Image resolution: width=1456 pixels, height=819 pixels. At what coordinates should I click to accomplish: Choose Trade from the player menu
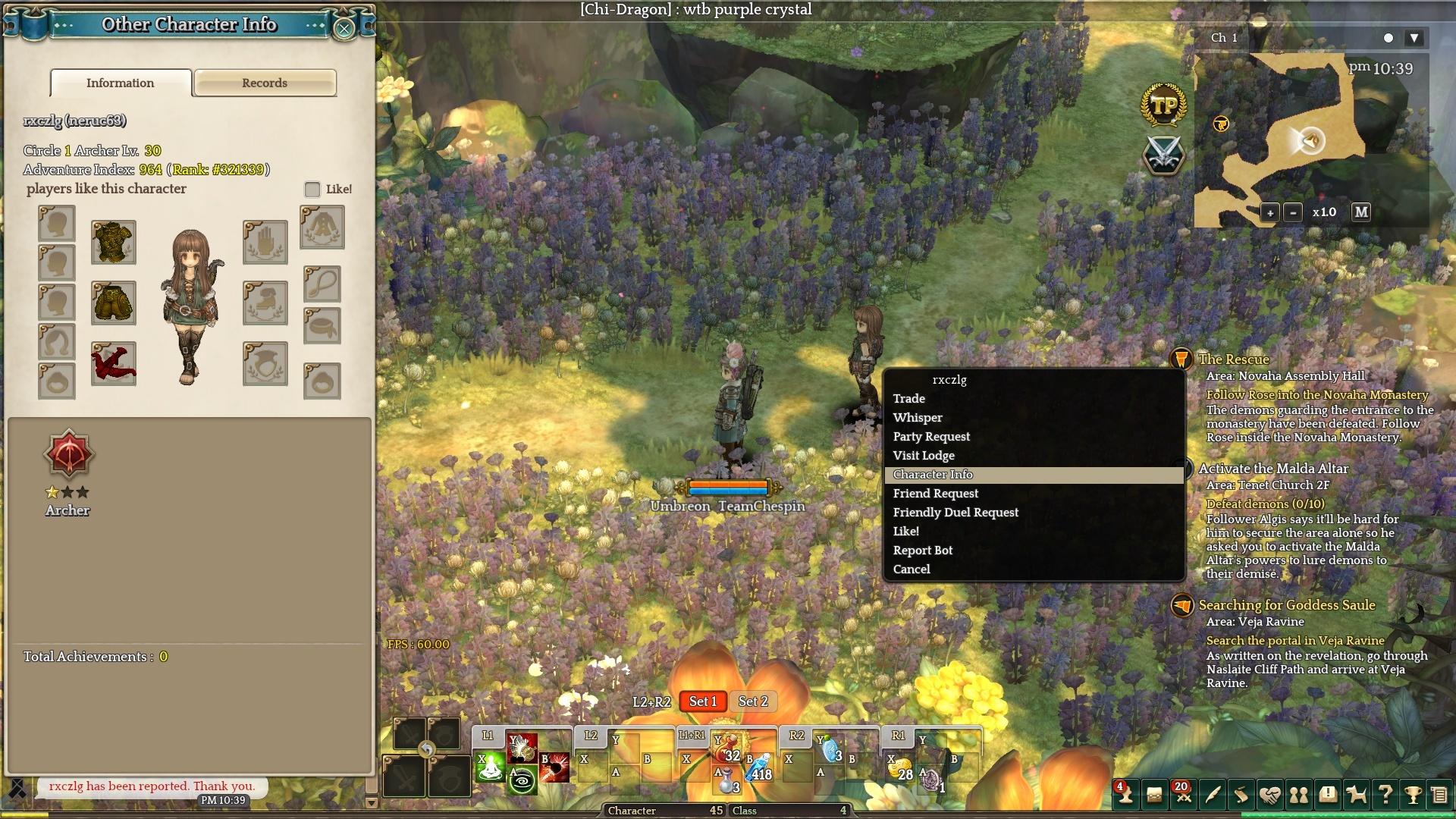[909, 399]
